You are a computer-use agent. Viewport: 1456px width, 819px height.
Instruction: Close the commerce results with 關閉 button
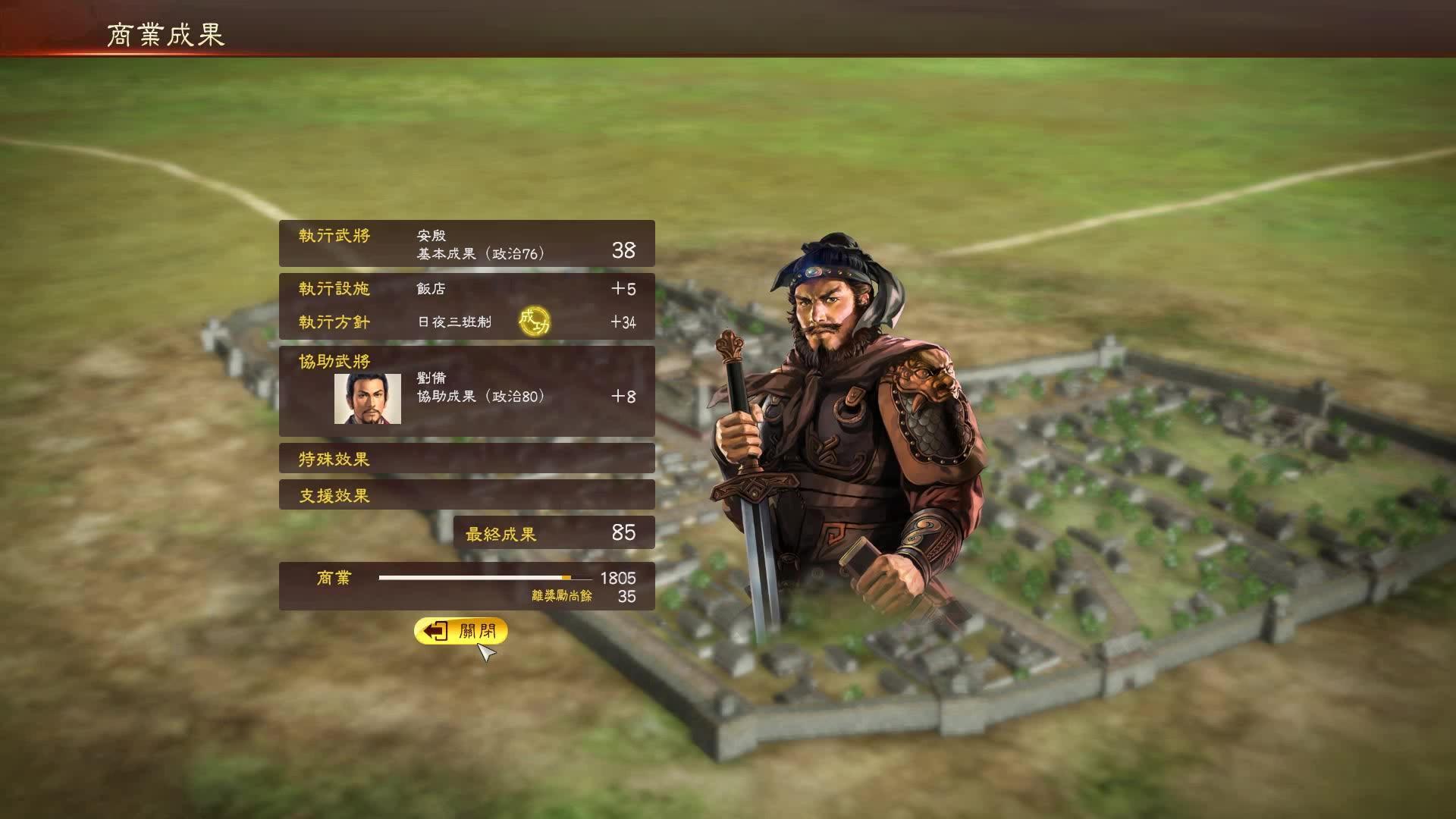click(461, 631)
